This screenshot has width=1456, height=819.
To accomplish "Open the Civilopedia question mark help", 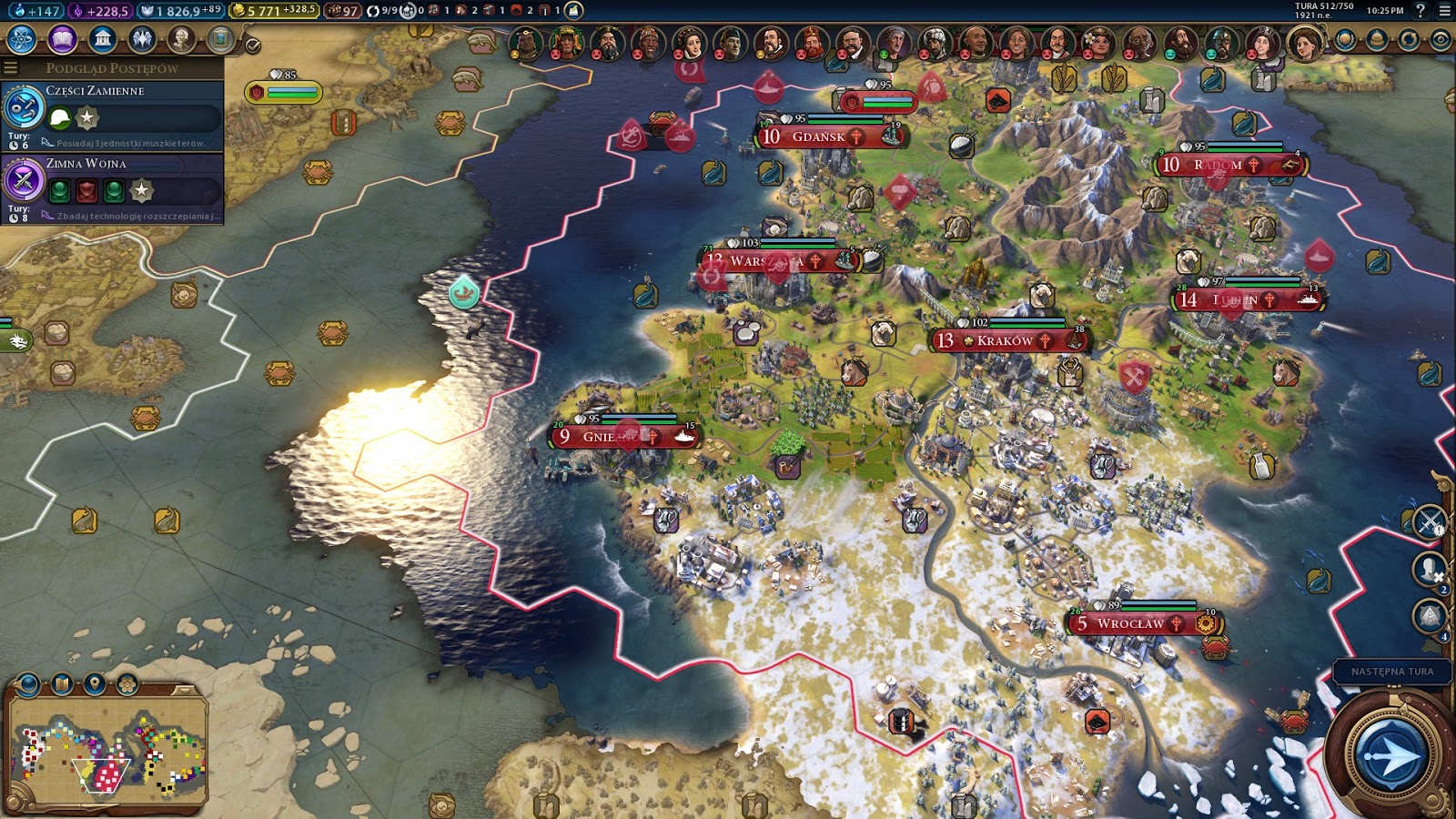I will point(1421,11).
